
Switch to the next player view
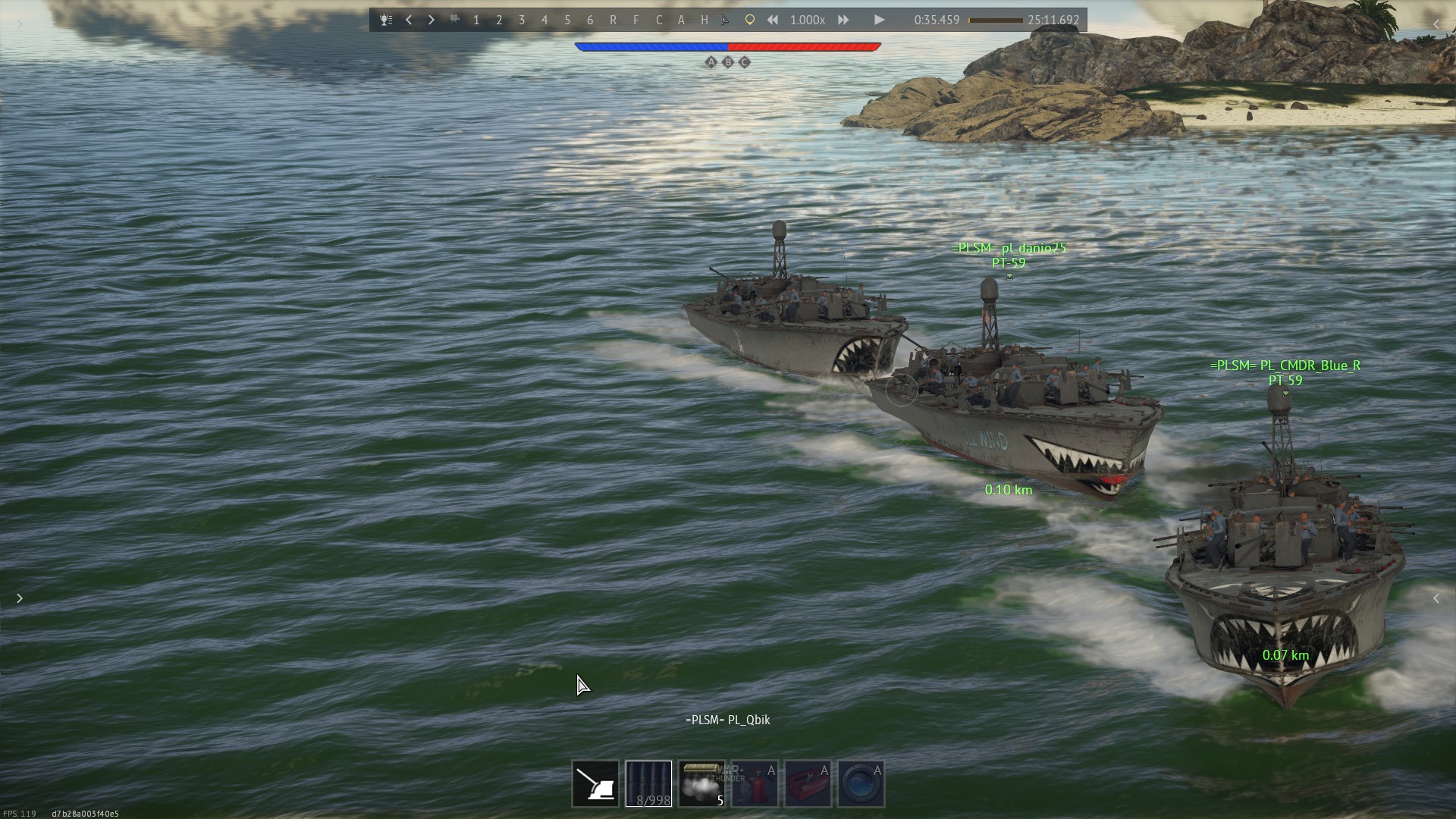click(431, 20)
